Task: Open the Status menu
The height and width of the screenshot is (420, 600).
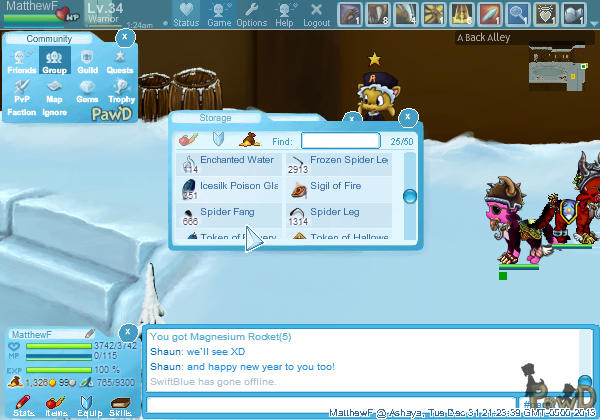Action: (x=185, y=14)
